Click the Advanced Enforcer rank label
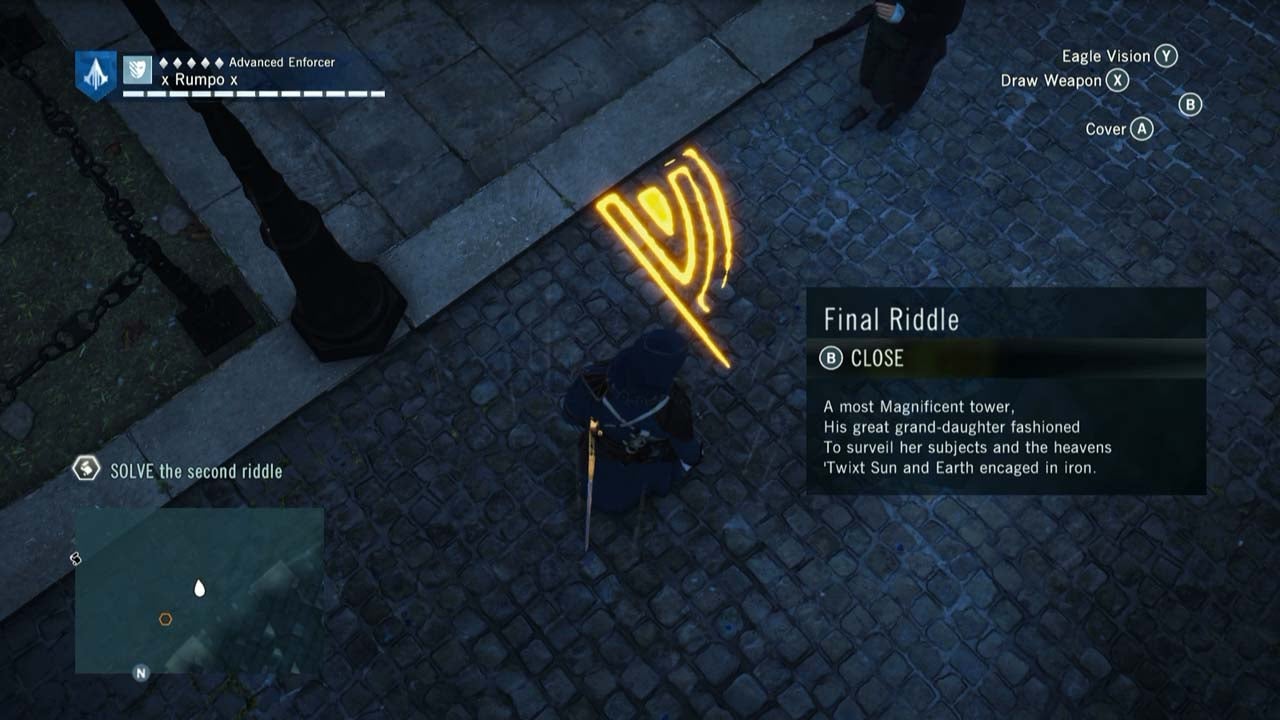This screenshot has height=720, width=1280. point(281,62)
